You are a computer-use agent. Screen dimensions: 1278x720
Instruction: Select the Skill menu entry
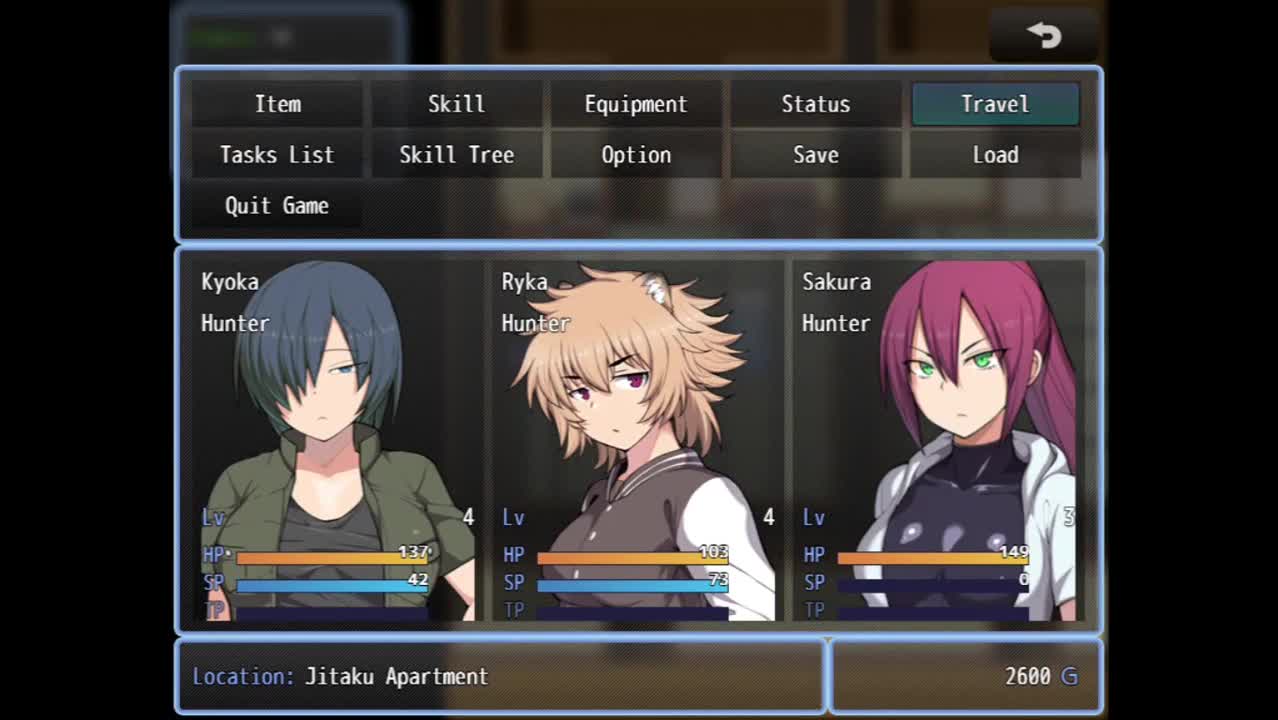456,104
